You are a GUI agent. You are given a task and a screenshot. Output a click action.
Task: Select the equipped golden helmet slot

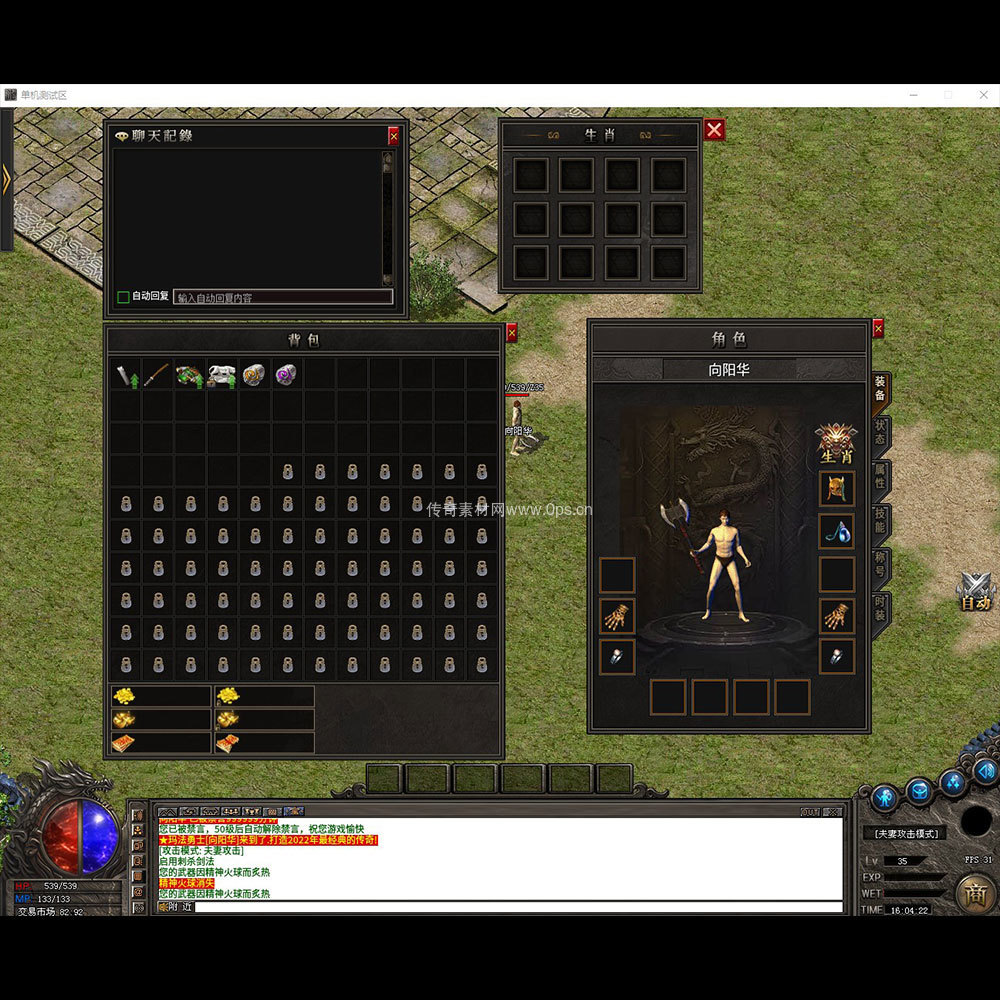coord(837,489)
